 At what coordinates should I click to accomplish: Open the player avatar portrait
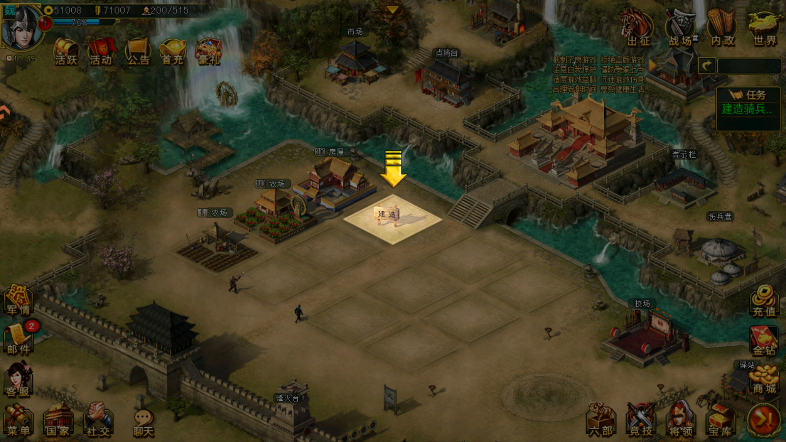pyautogui.click(x=21, y=27)
